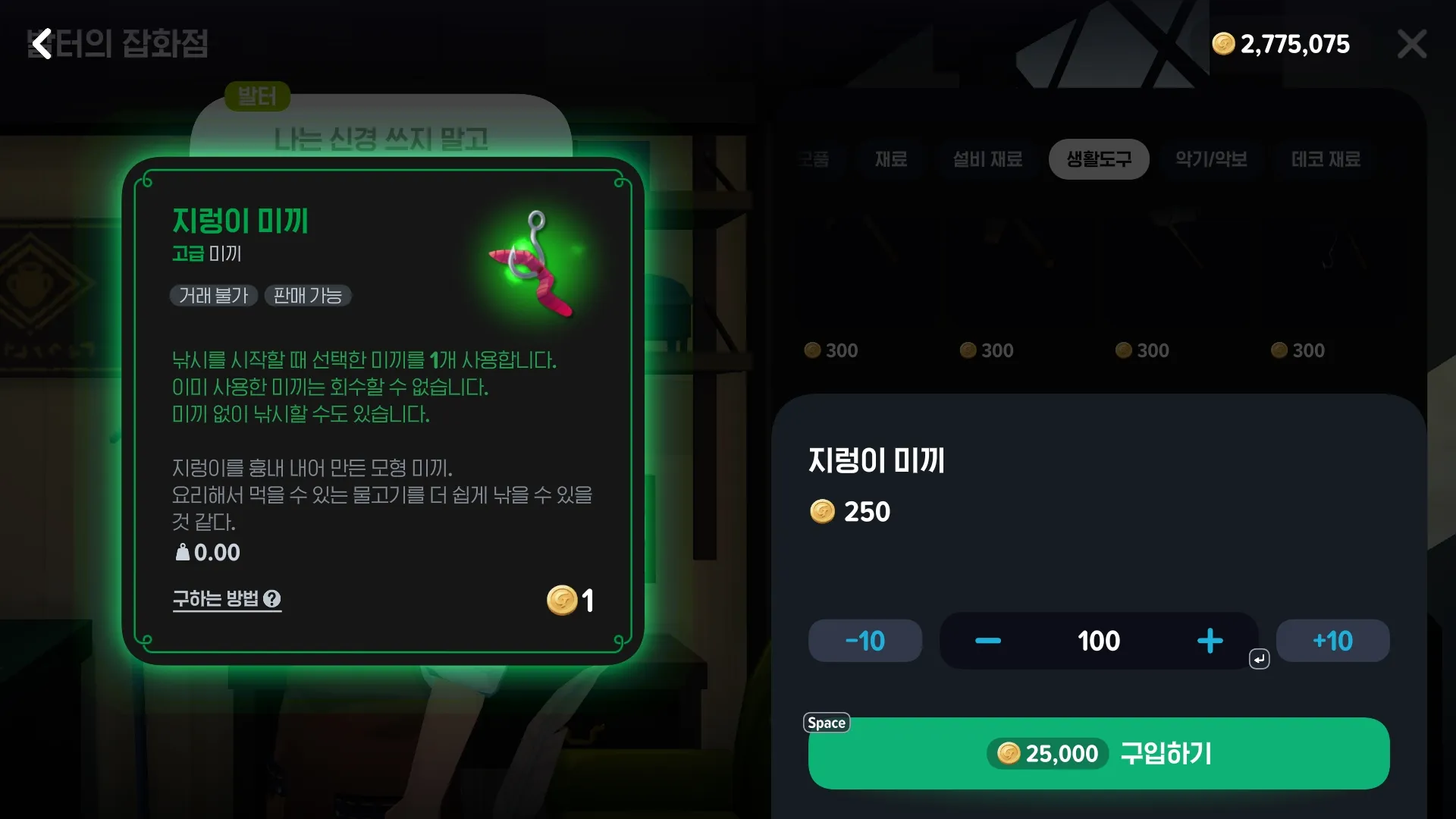Click the back arrow at top left
Image resolution: width=1456 pixels, height=819 pixels.
point(42,44)
